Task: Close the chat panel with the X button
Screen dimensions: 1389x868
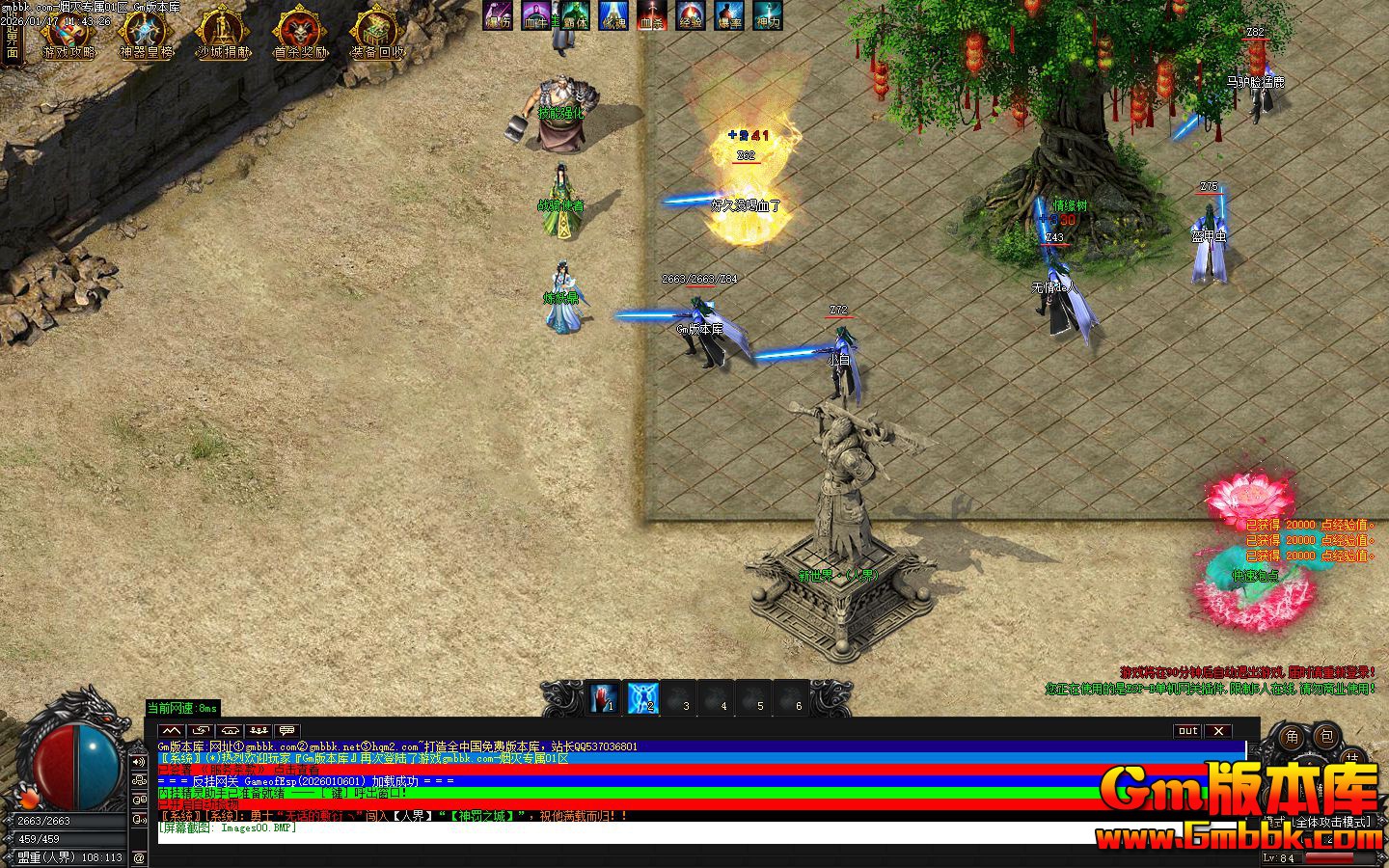Action: click(1219, 731)
